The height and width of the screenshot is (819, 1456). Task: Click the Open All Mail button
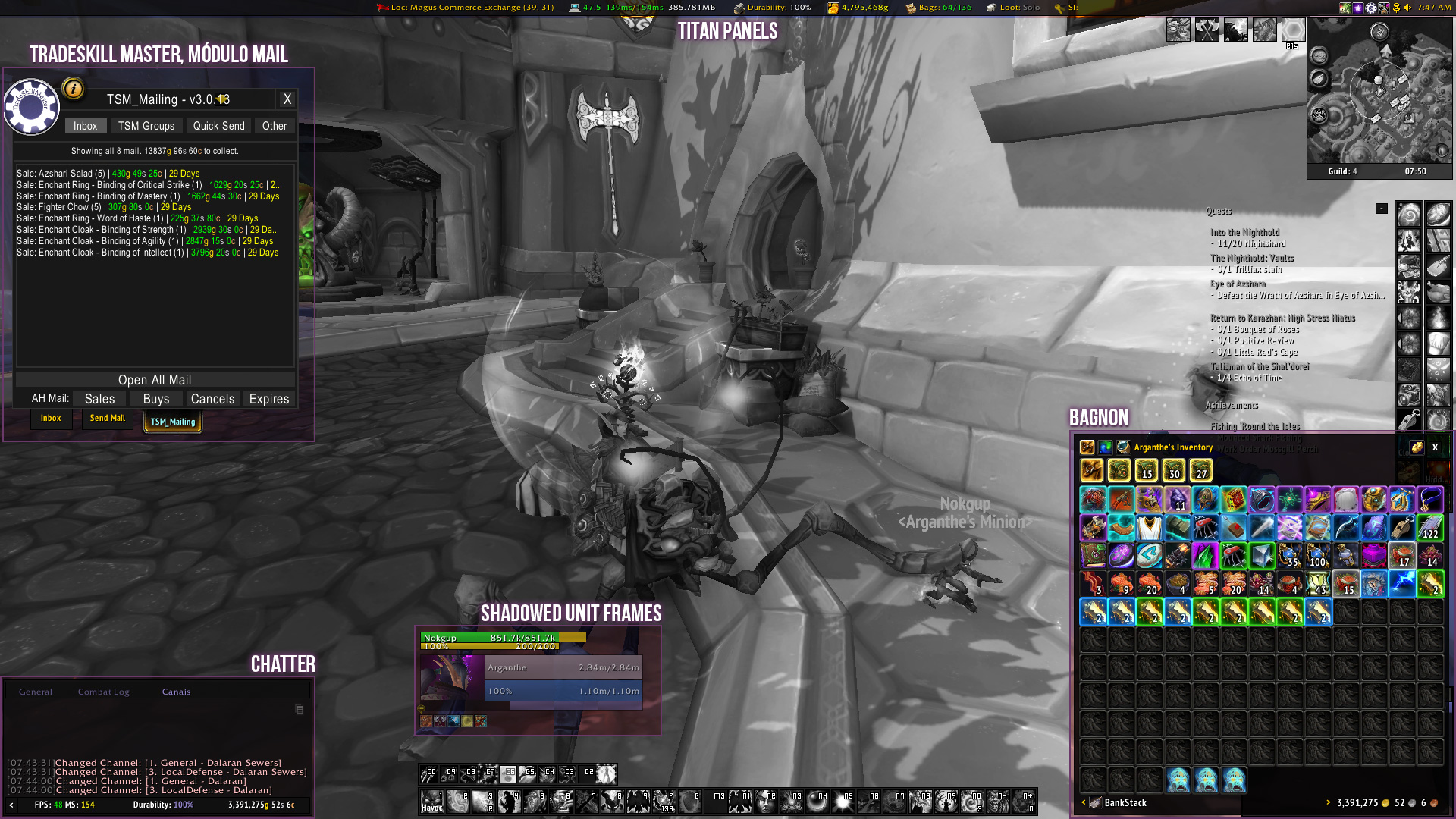(155, 380)
